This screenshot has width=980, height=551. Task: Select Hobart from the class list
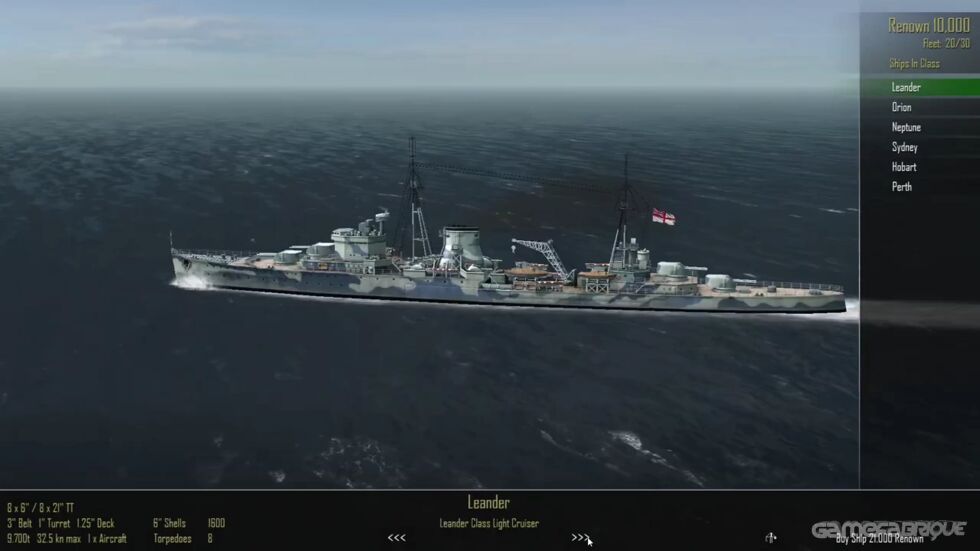click(x=904, y=167)
